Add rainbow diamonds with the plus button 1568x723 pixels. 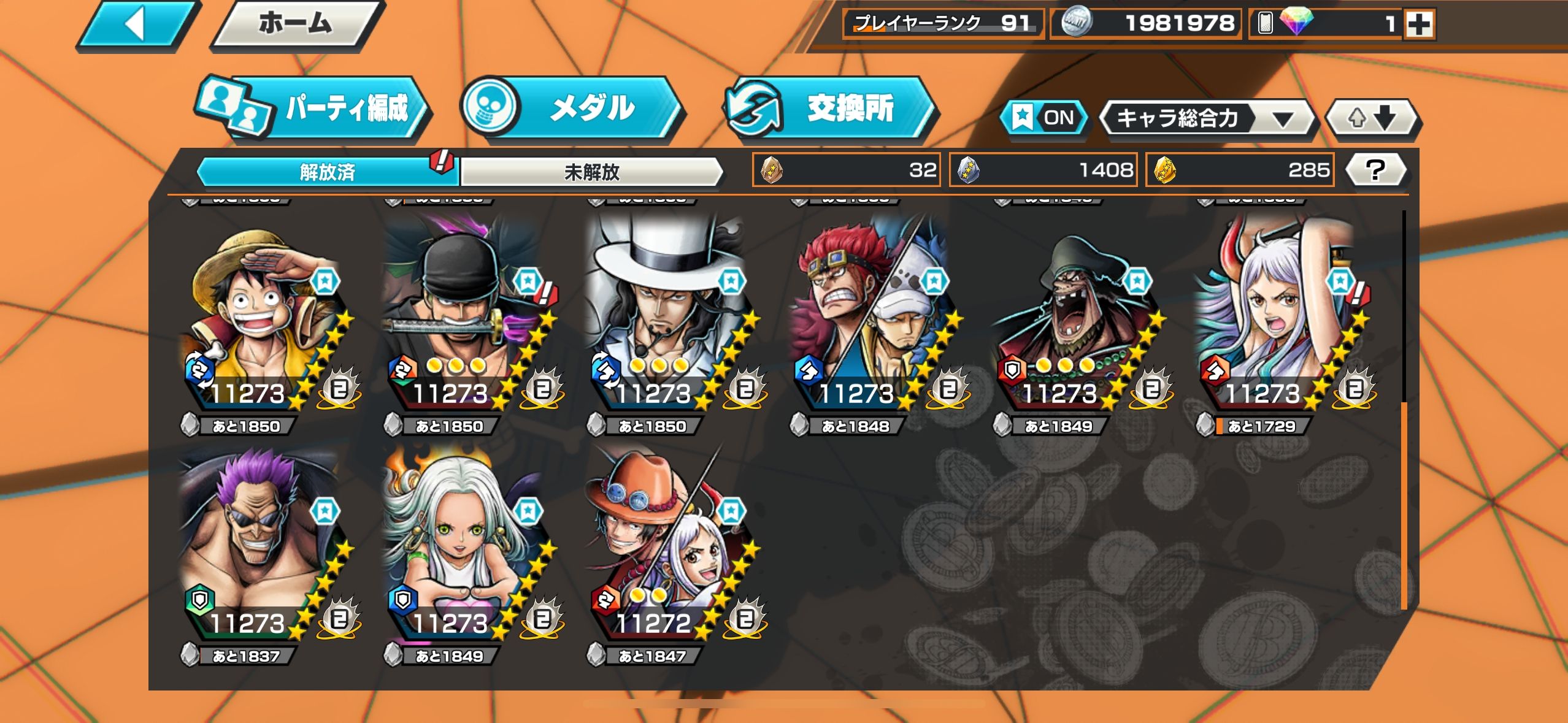tap(1419, 25)
